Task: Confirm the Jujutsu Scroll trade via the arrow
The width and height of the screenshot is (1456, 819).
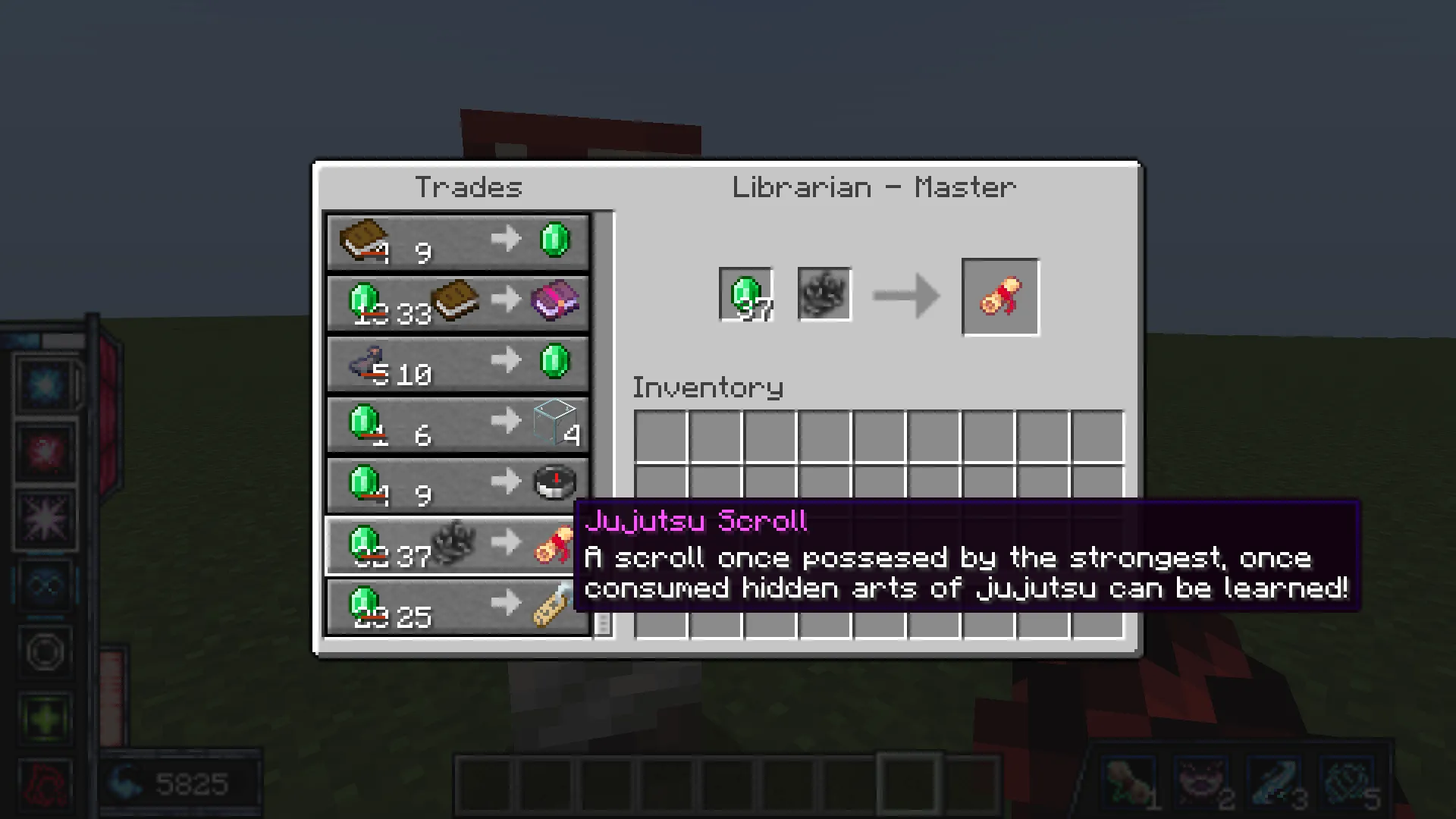Action: (x=906, y=296)
